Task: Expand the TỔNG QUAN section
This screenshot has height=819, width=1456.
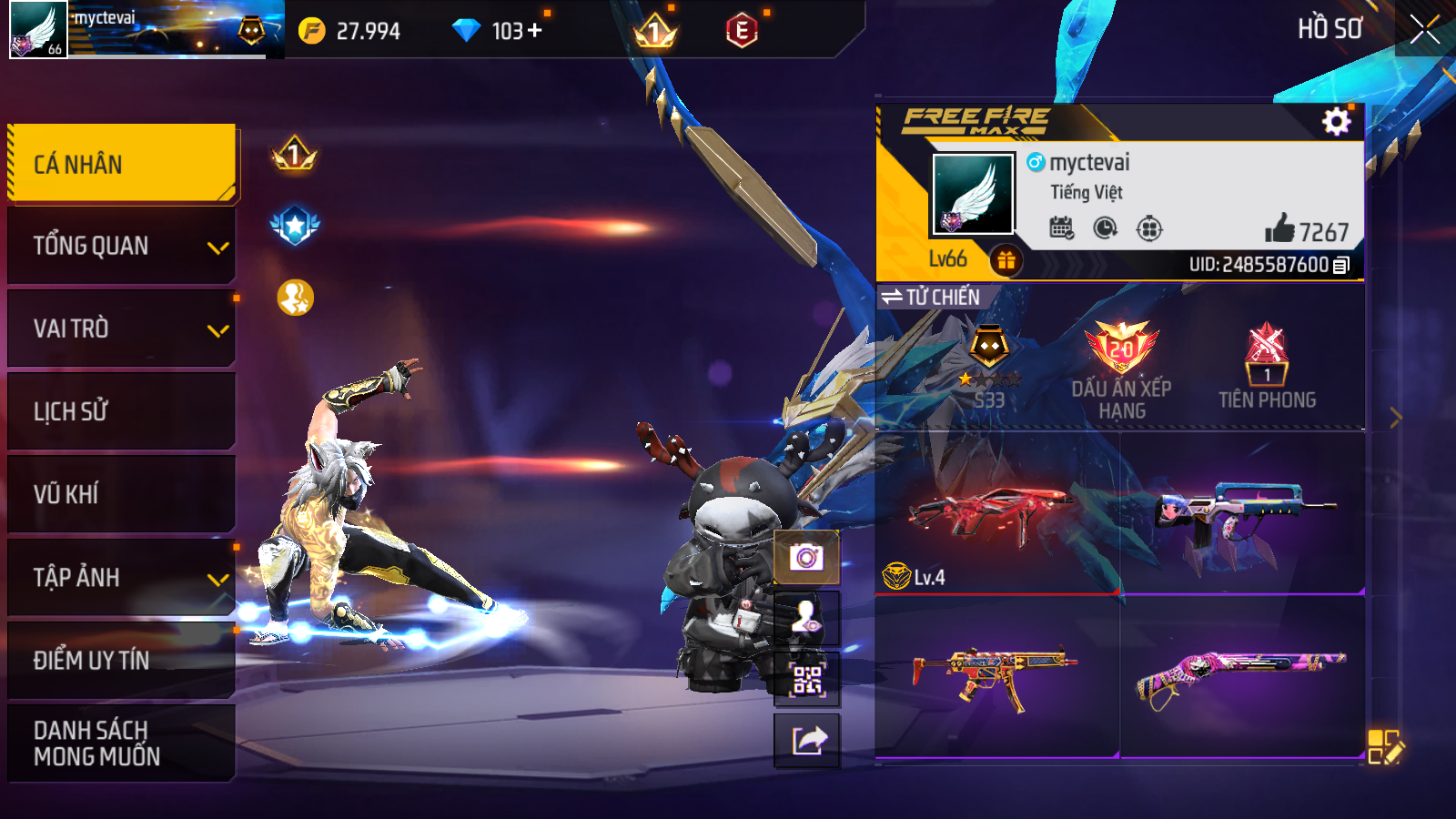Action: (122, 246)
